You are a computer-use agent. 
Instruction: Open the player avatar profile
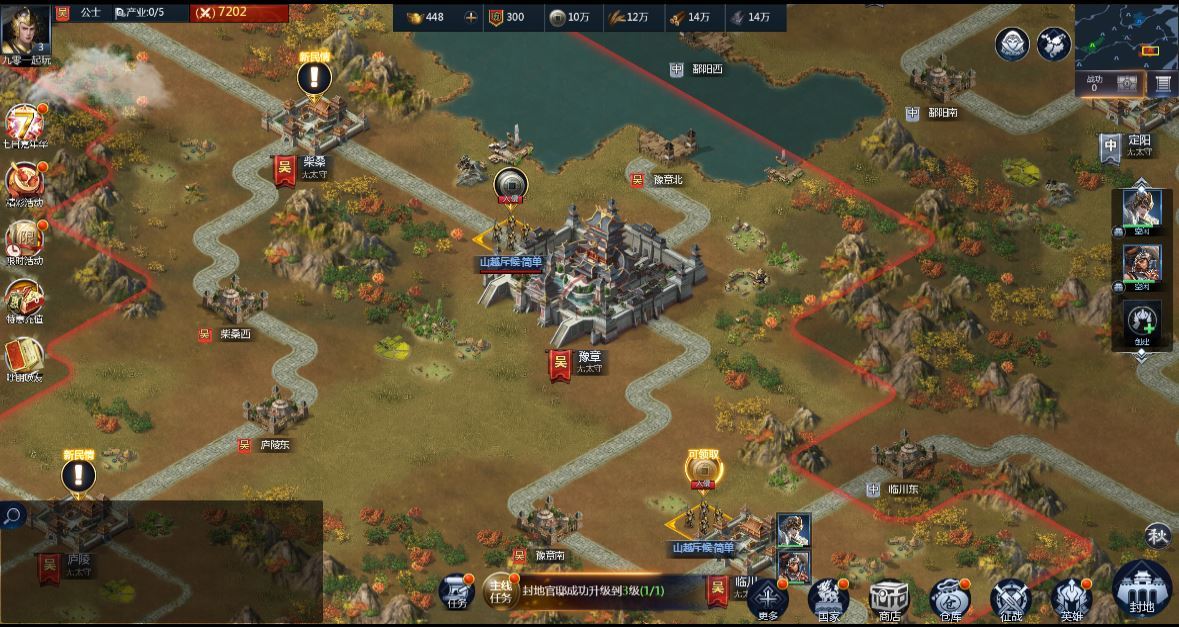click(x=26, y=29)
